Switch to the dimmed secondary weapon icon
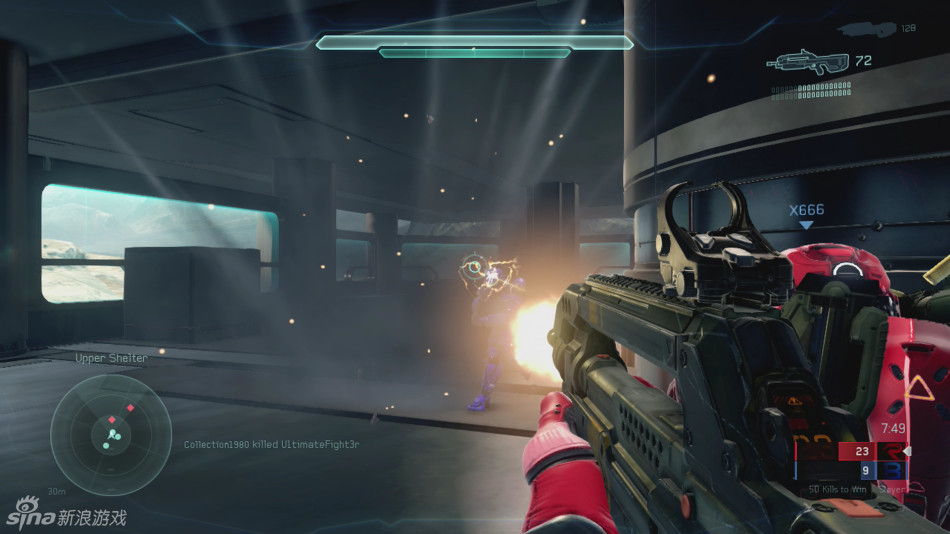 [866, 29]
